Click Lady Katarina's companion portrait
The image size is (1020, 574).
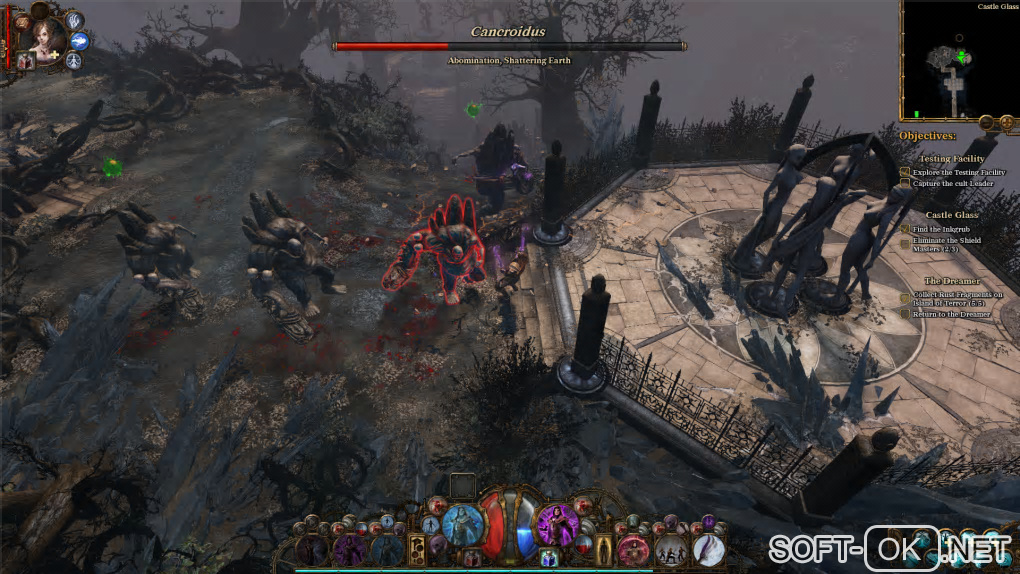click(45, 36)
